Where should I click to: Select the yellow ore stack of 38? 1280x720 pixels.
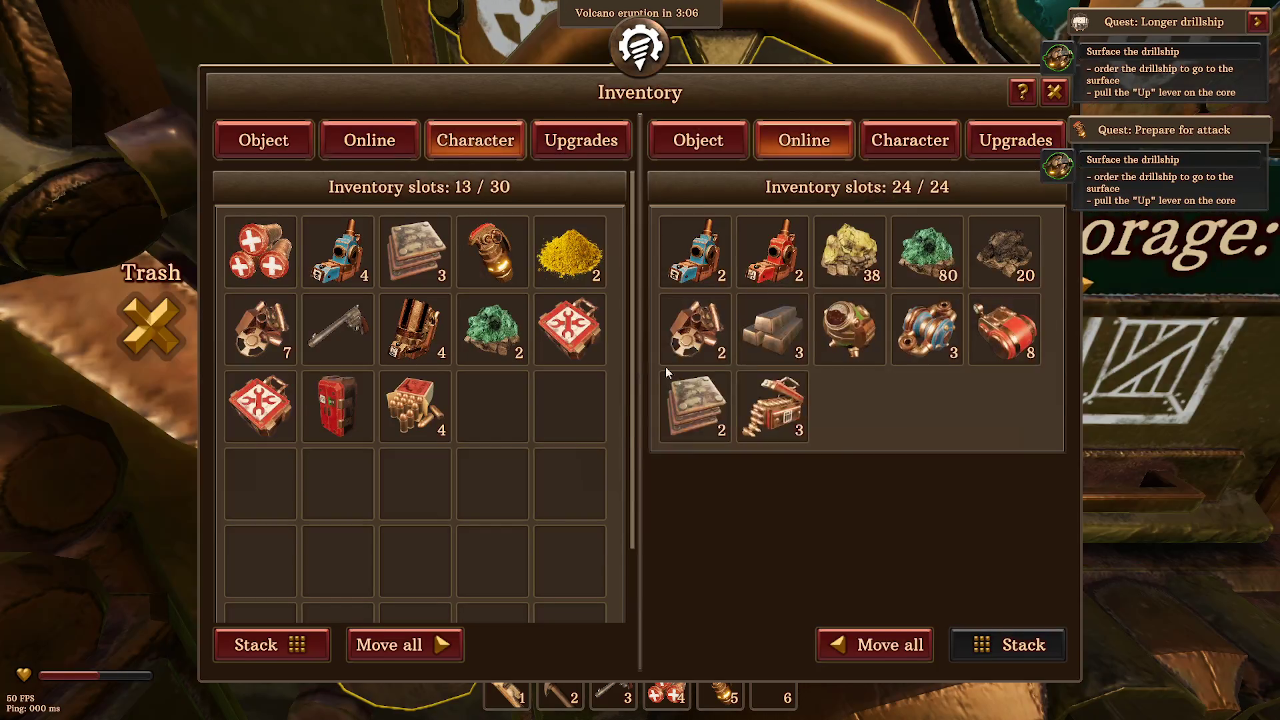tap(850, 252)
